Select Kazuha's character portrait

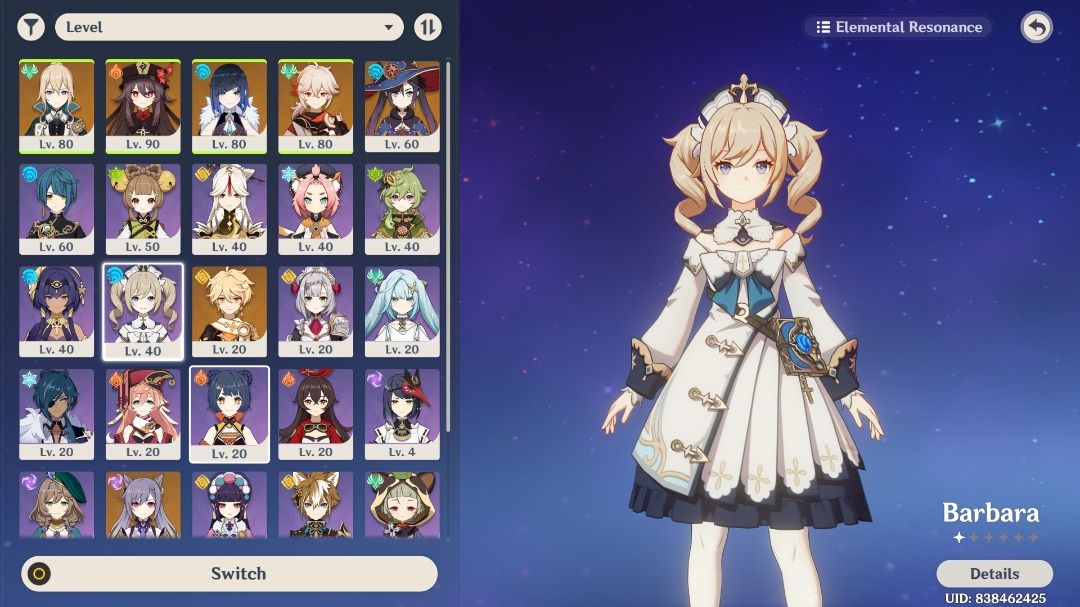[315, 104]
